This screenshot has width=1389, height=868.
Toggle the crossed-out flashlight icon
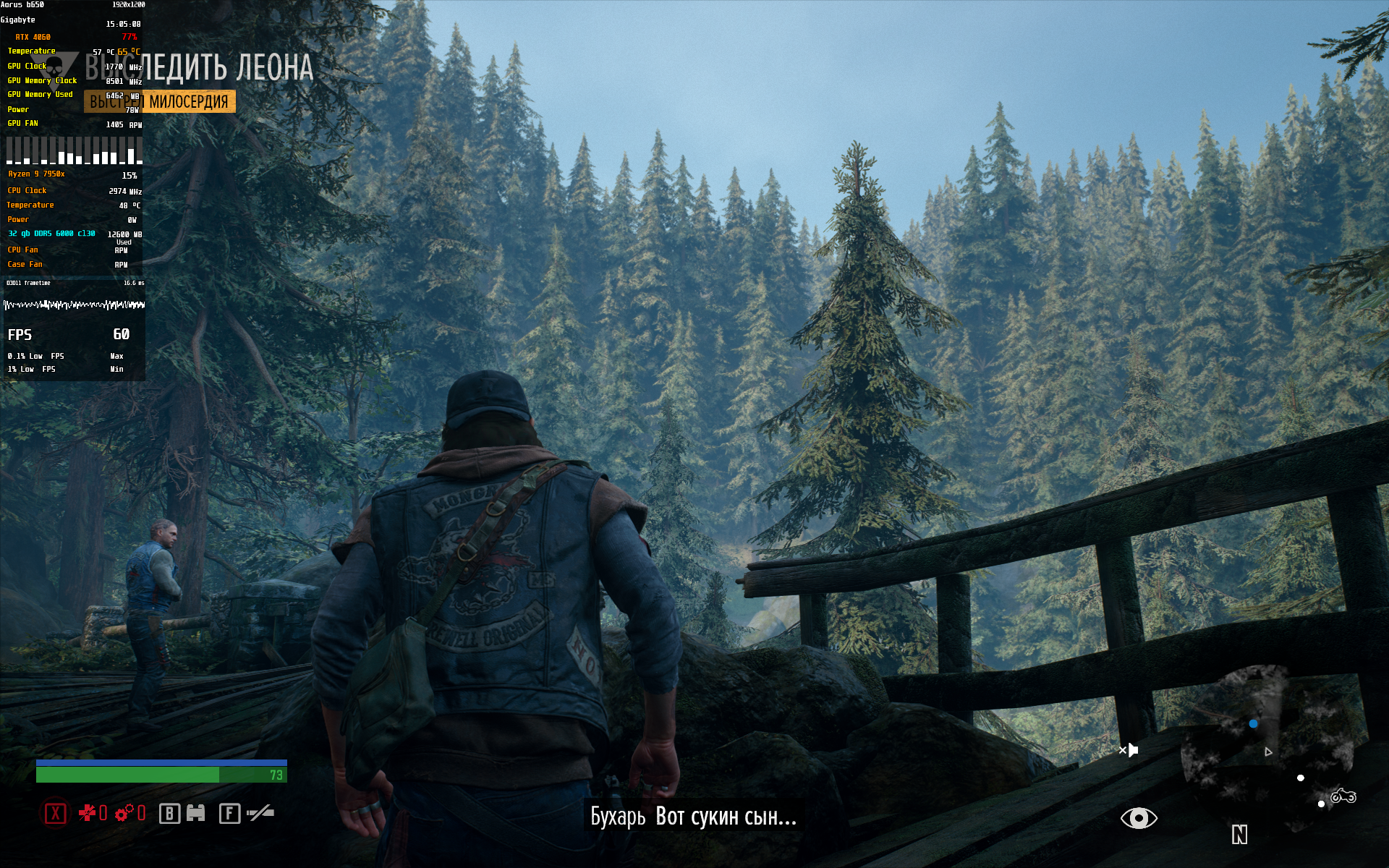pos(260,814)
